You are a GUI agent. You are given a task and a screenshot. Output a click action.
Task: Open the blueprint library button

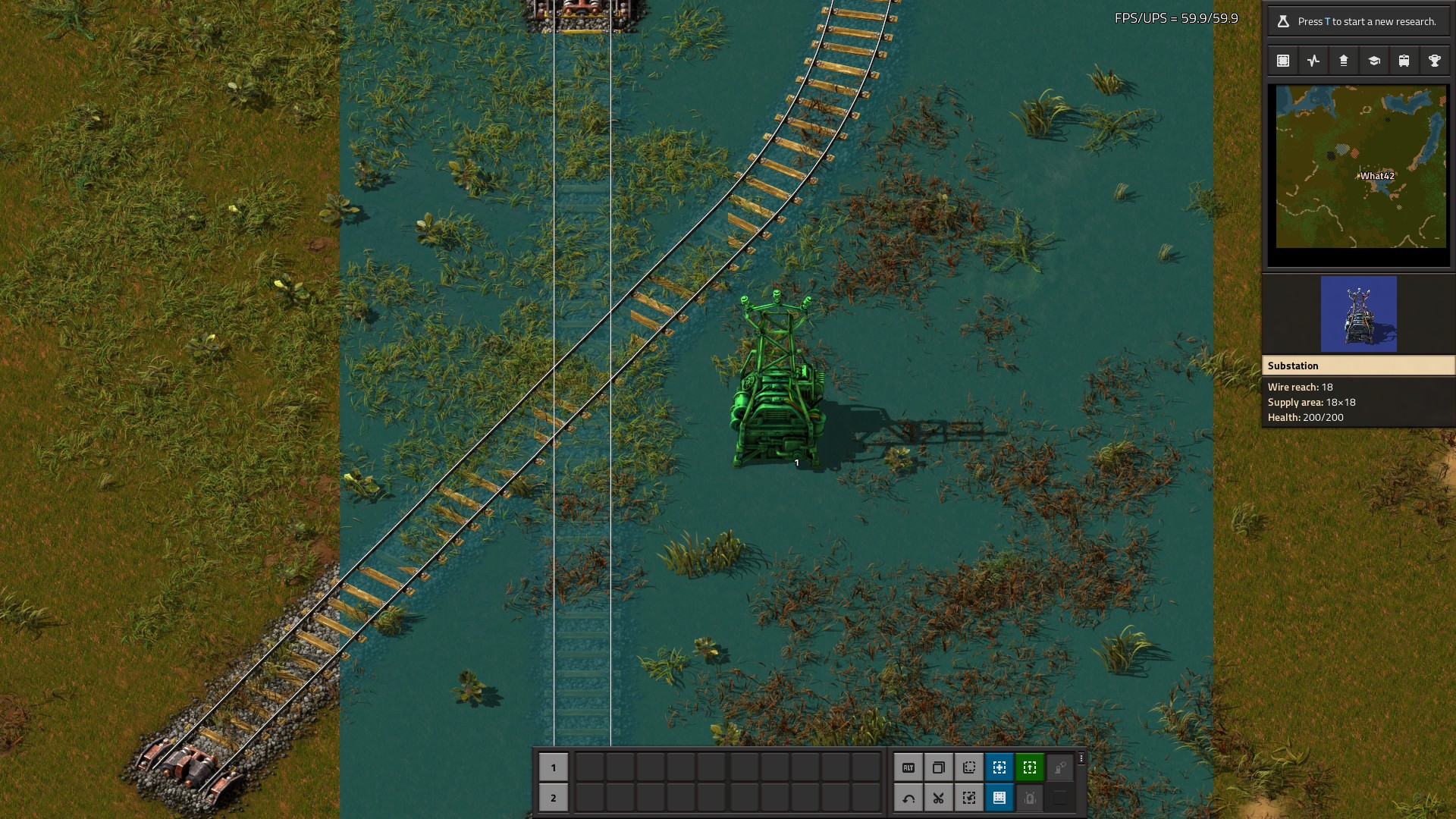click(1283, 61)
